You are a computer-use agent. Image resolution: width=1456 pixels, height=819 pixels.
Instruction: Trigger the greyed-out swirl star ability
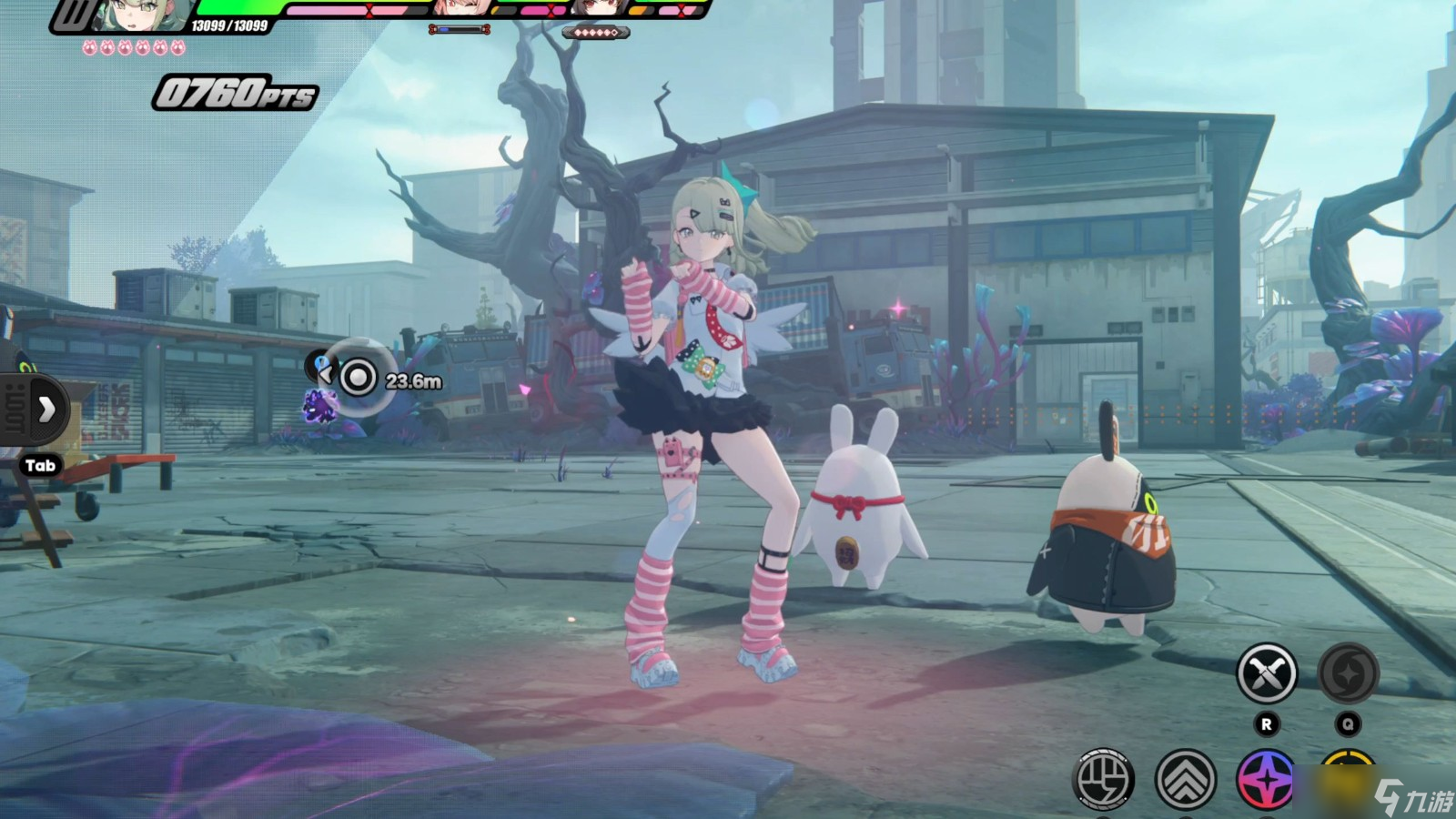(1348, 673)
